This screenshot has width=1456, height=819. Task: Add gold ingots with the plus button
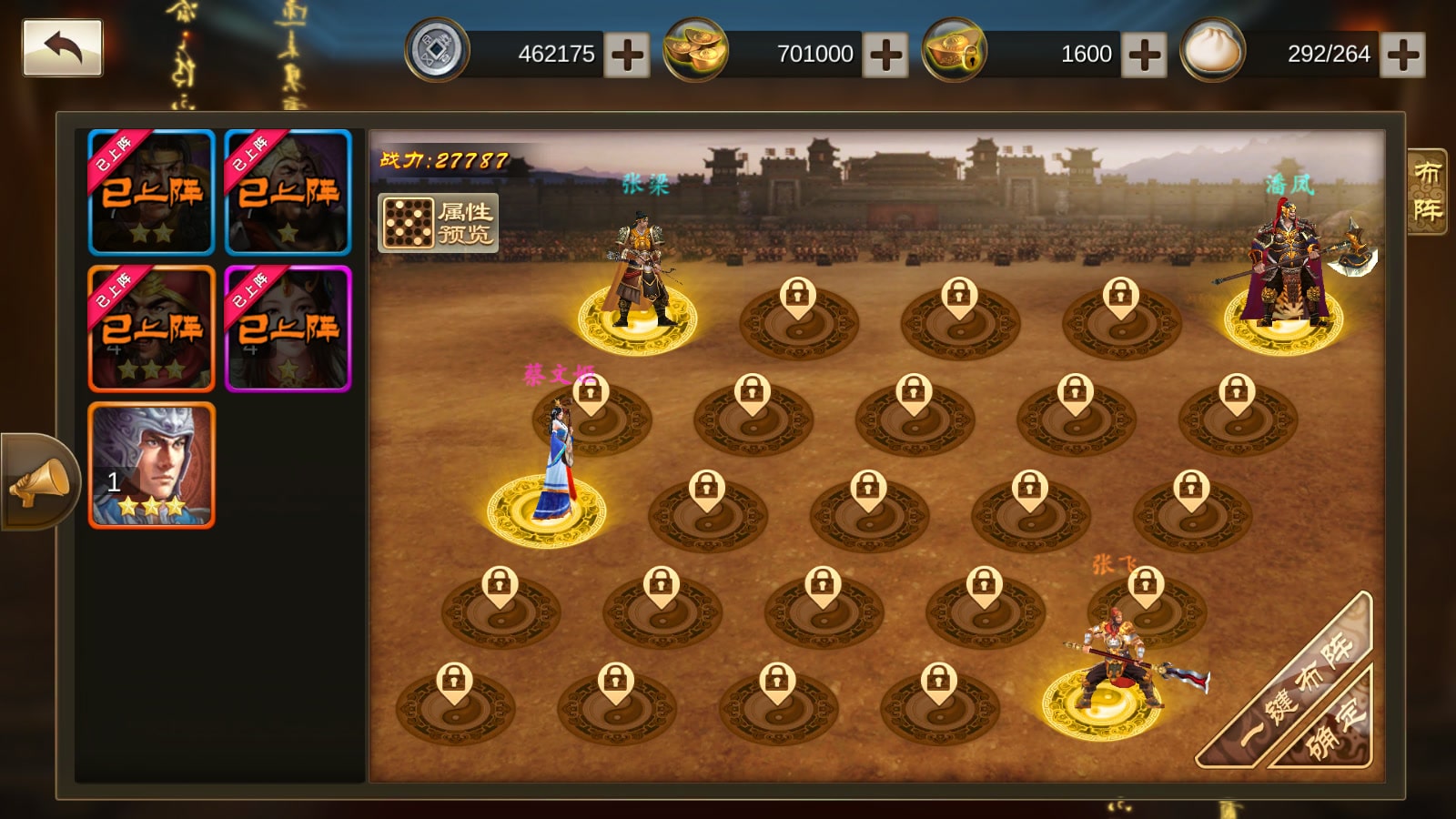(885, 55)
